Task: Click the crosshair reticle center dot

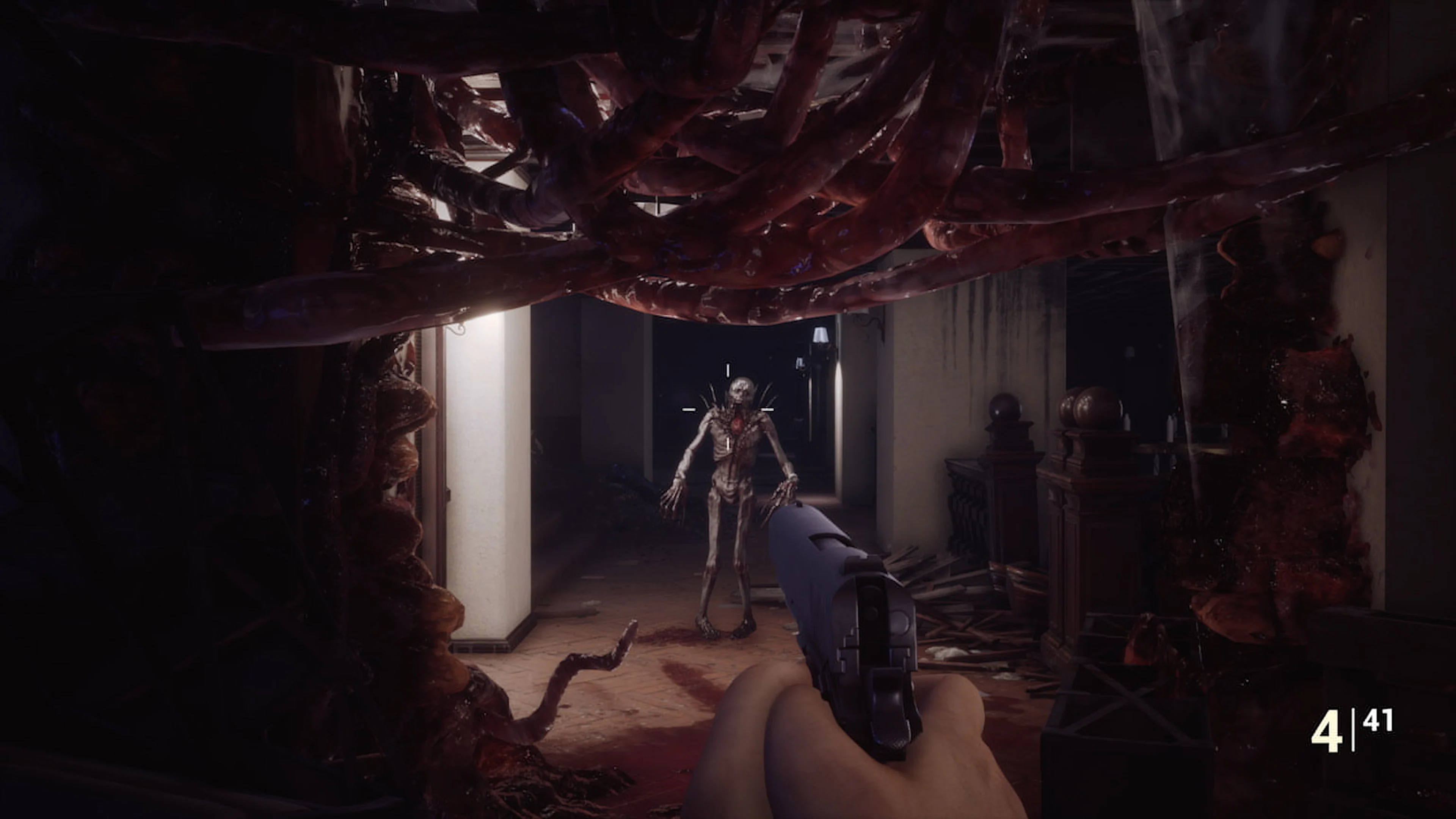Action: coord(728,409)
